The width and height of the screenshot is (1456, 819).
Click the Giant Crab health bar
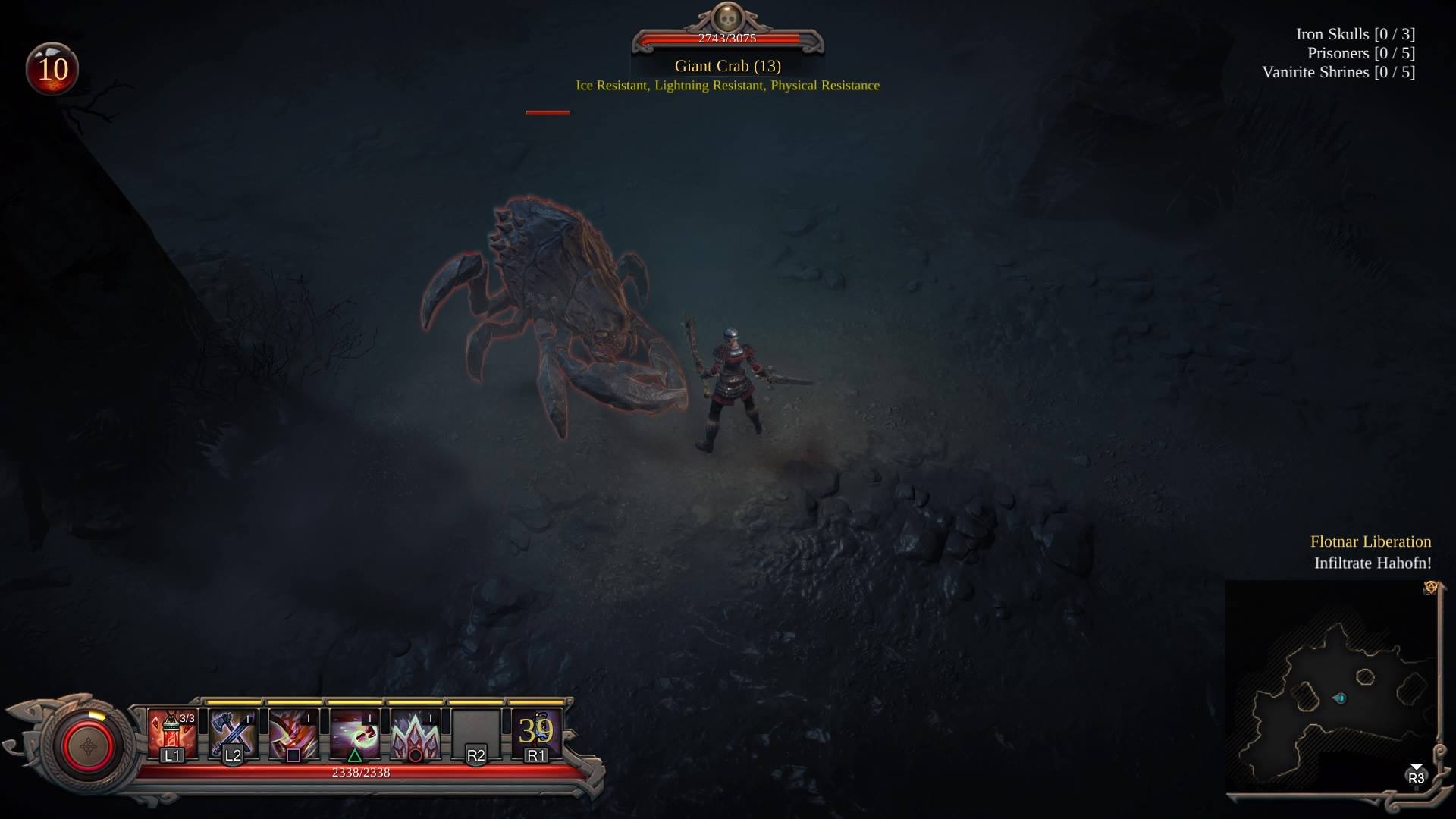pyautogui.click(x=726, y=37)
